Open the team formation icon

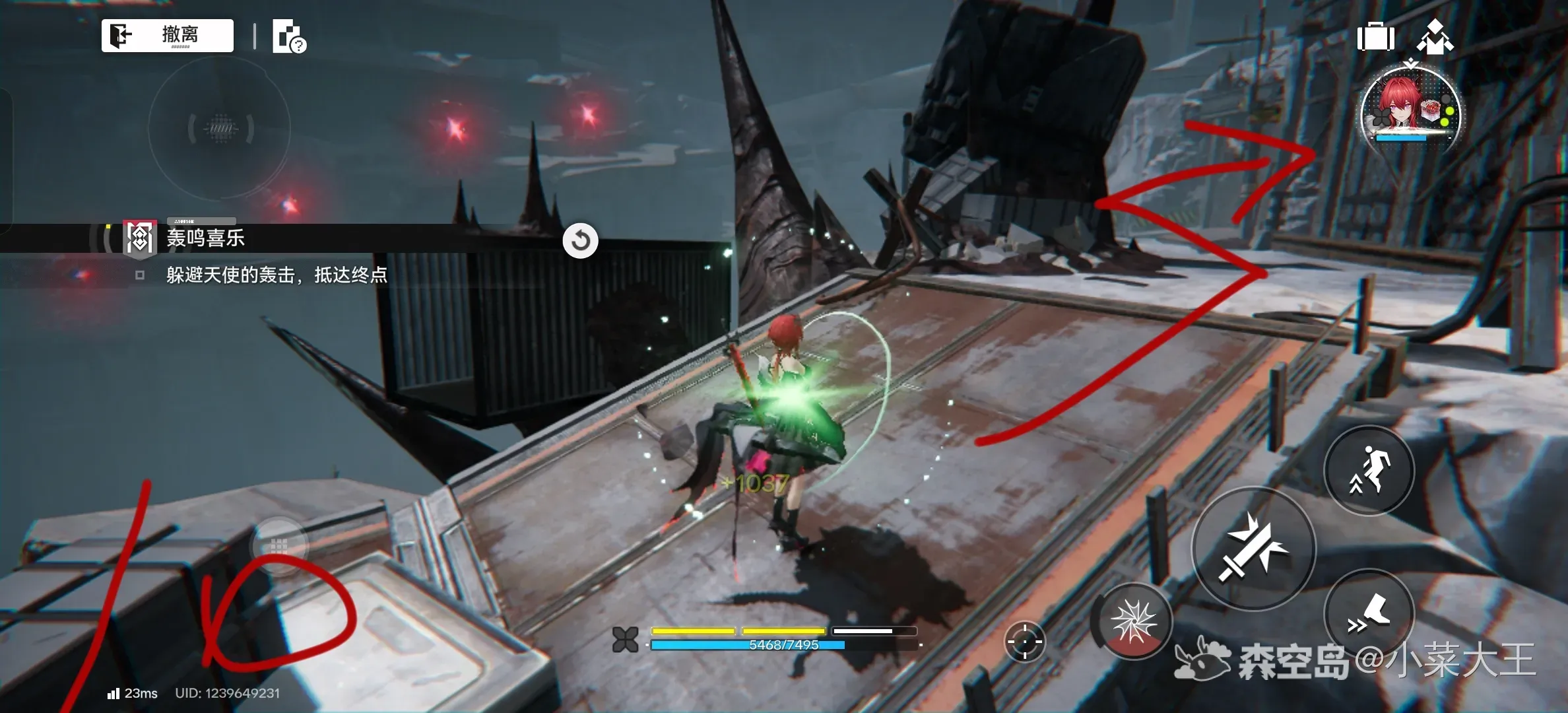click(1435, 37)
